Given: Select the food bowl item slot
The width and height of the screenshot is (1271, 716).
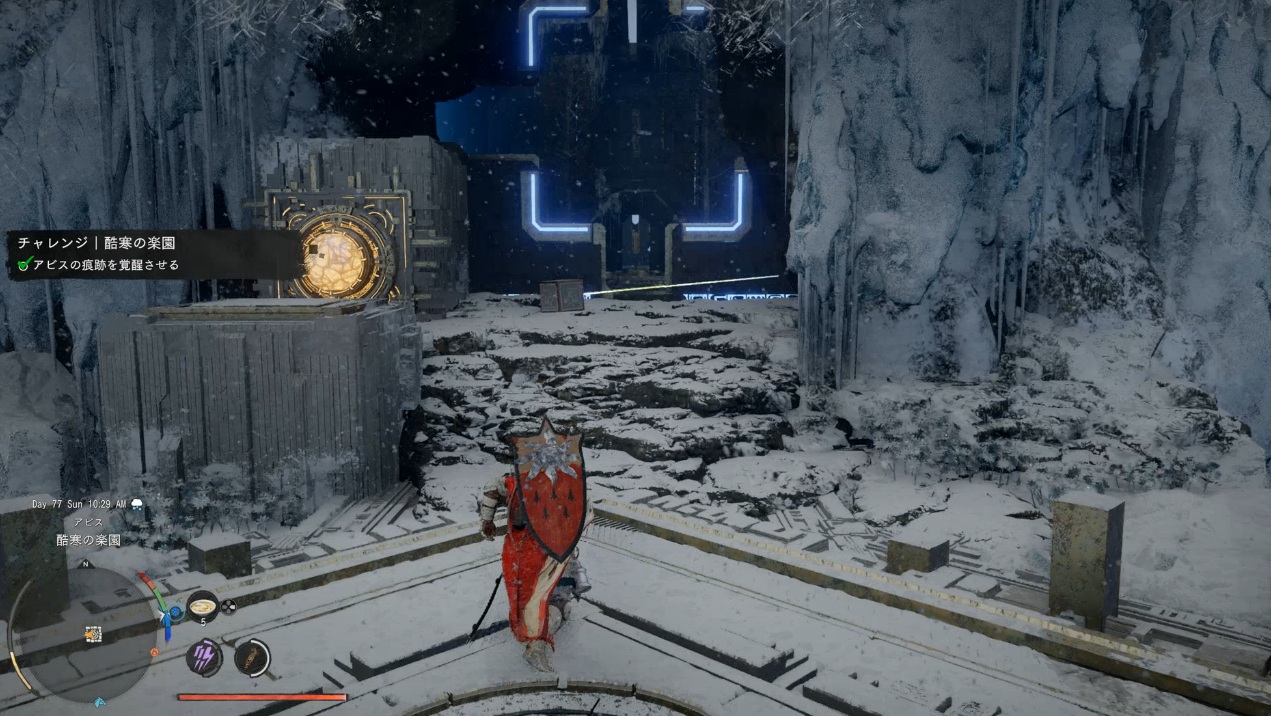Looking at the screenshot, I should [x=203, y=606].
